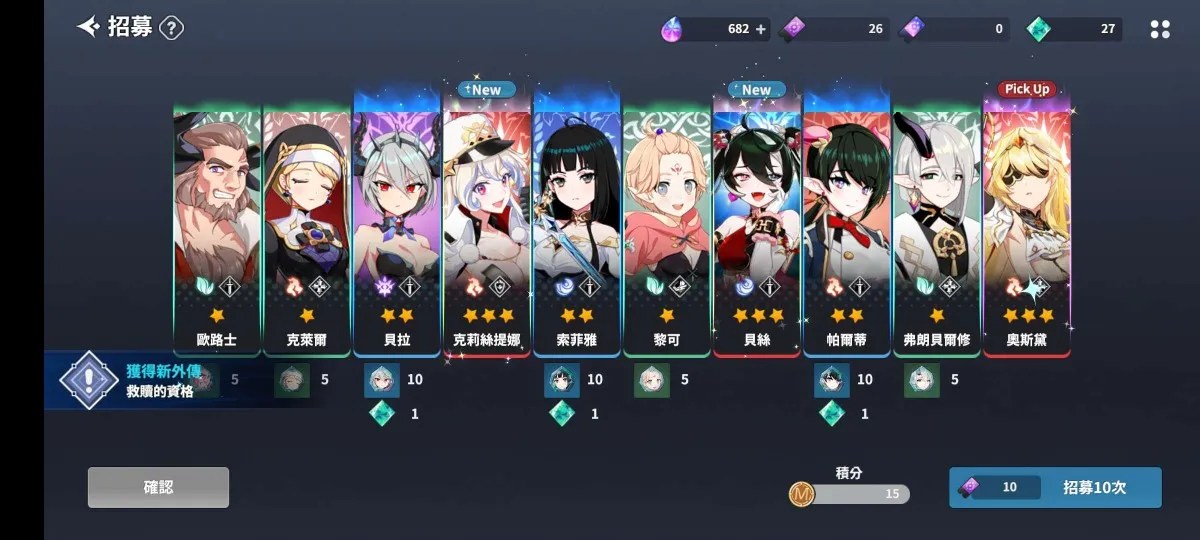The height and width of the screenshot is (540, 1200).
Task: Confirm the recruitment results with 確認
Action: click(158, 487)
